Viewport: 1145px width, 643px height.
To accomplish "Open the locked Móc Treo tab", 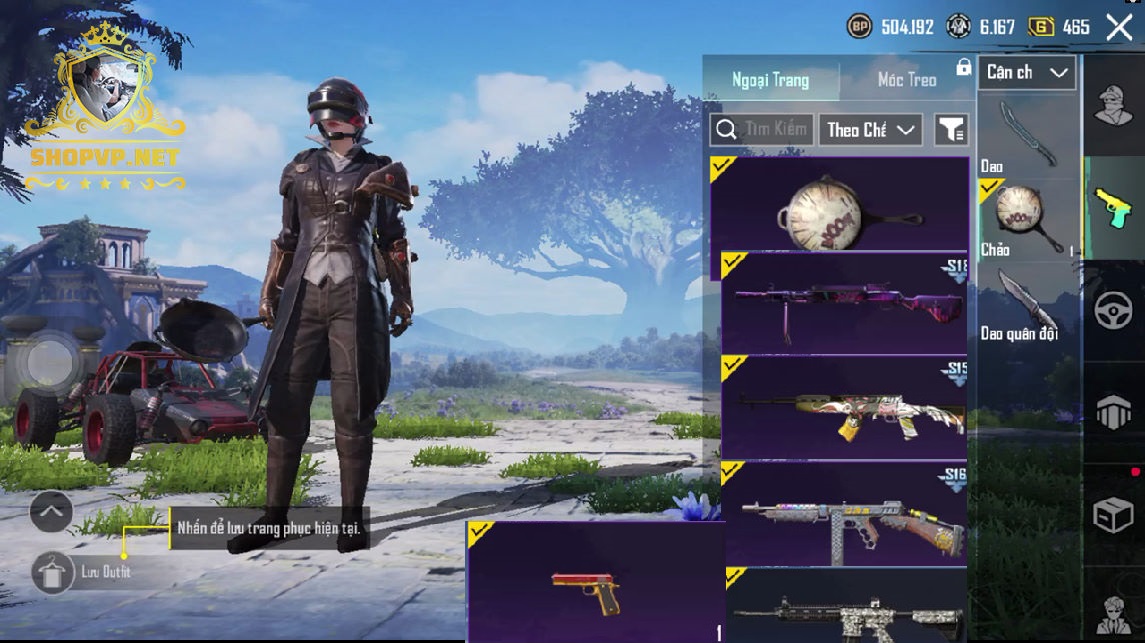I will [907, 79].
